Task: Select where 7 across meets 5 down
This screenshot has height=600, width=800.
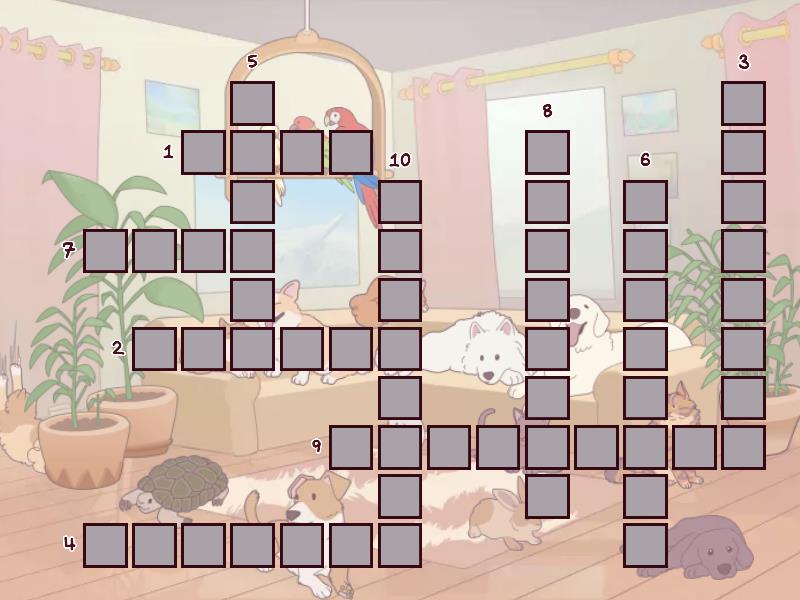Action: point(252,250)
